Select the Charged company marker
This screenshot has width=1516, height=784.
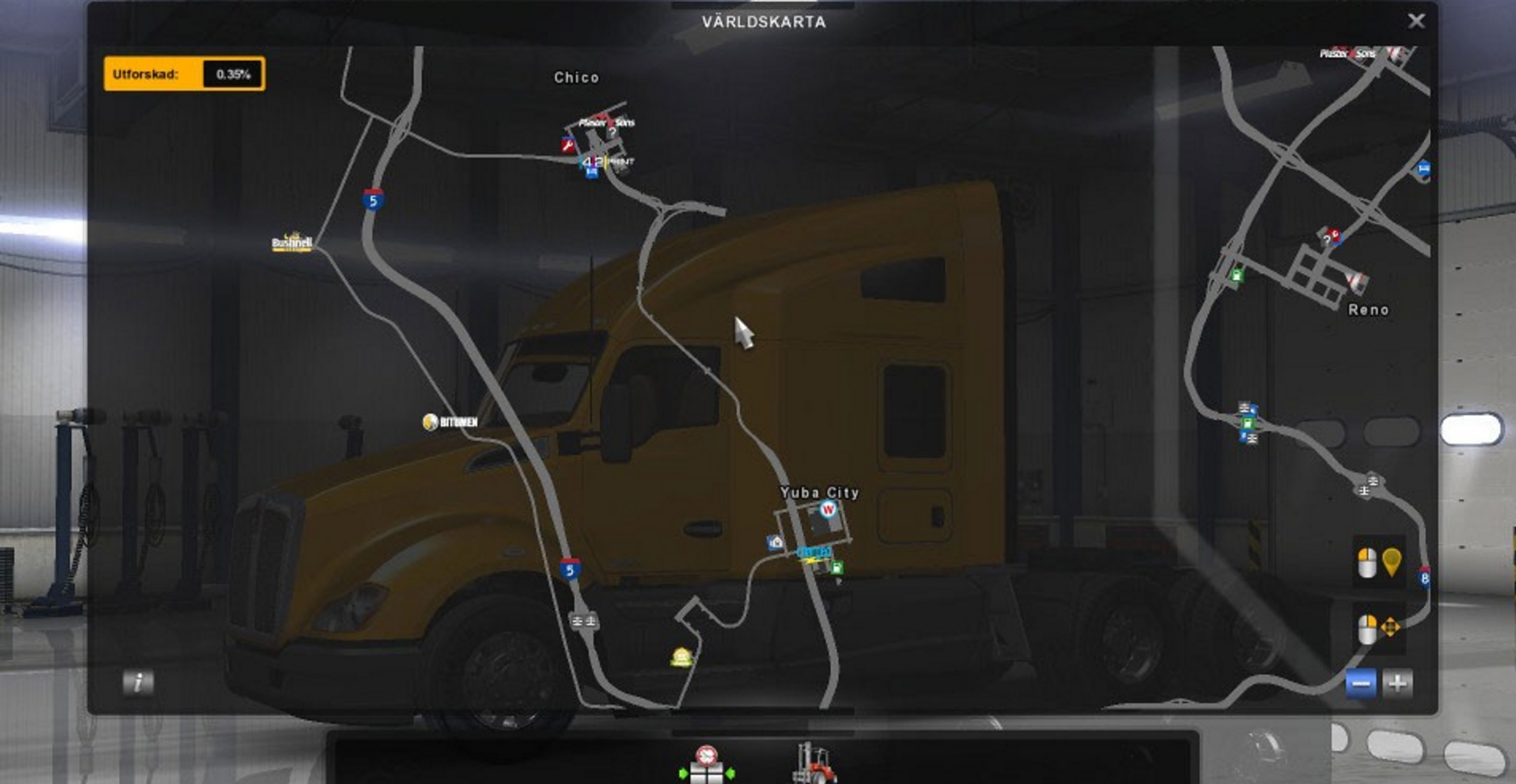[x=813, y=553]
